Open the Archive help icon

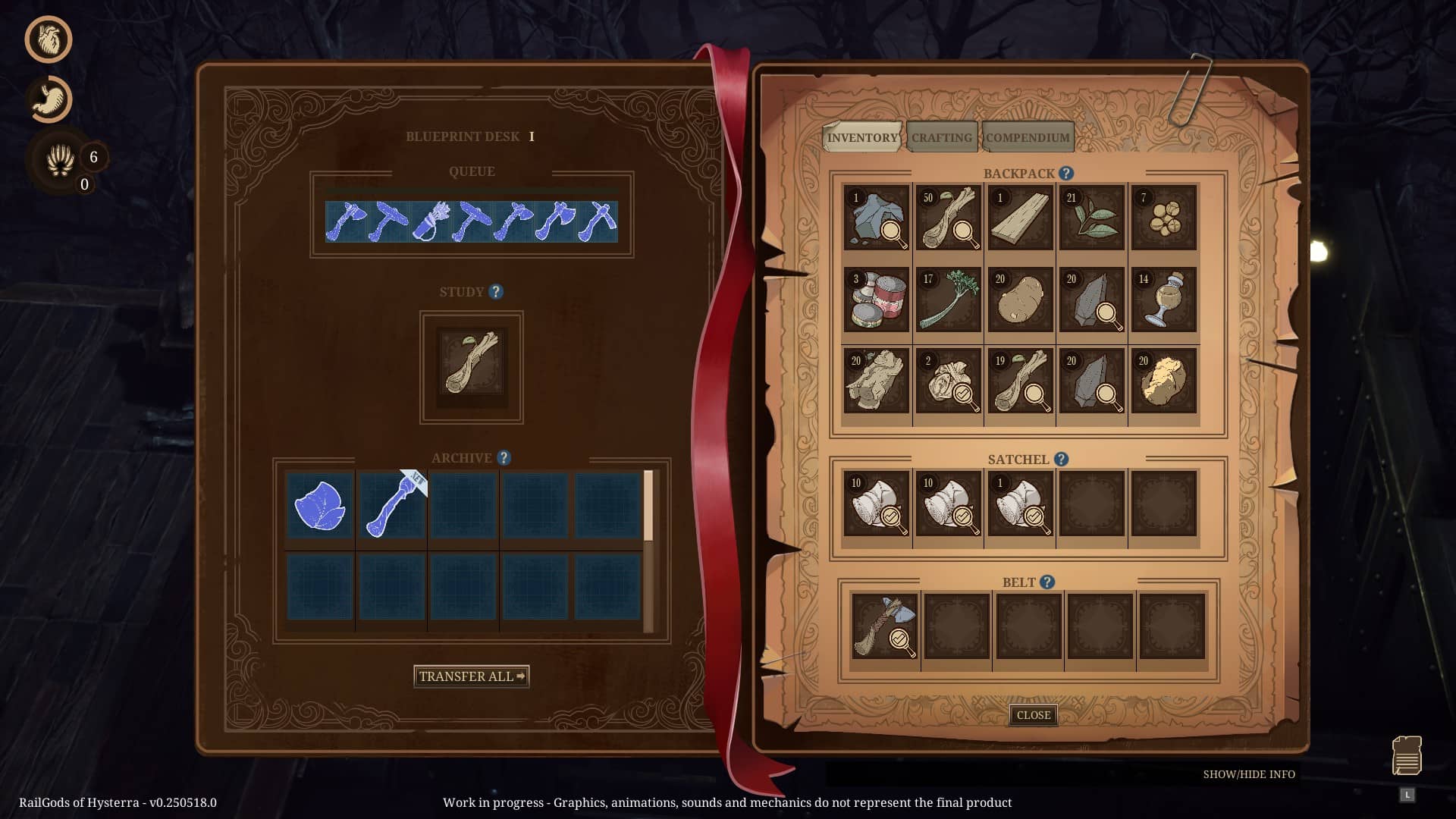click(x=504, y=458)
